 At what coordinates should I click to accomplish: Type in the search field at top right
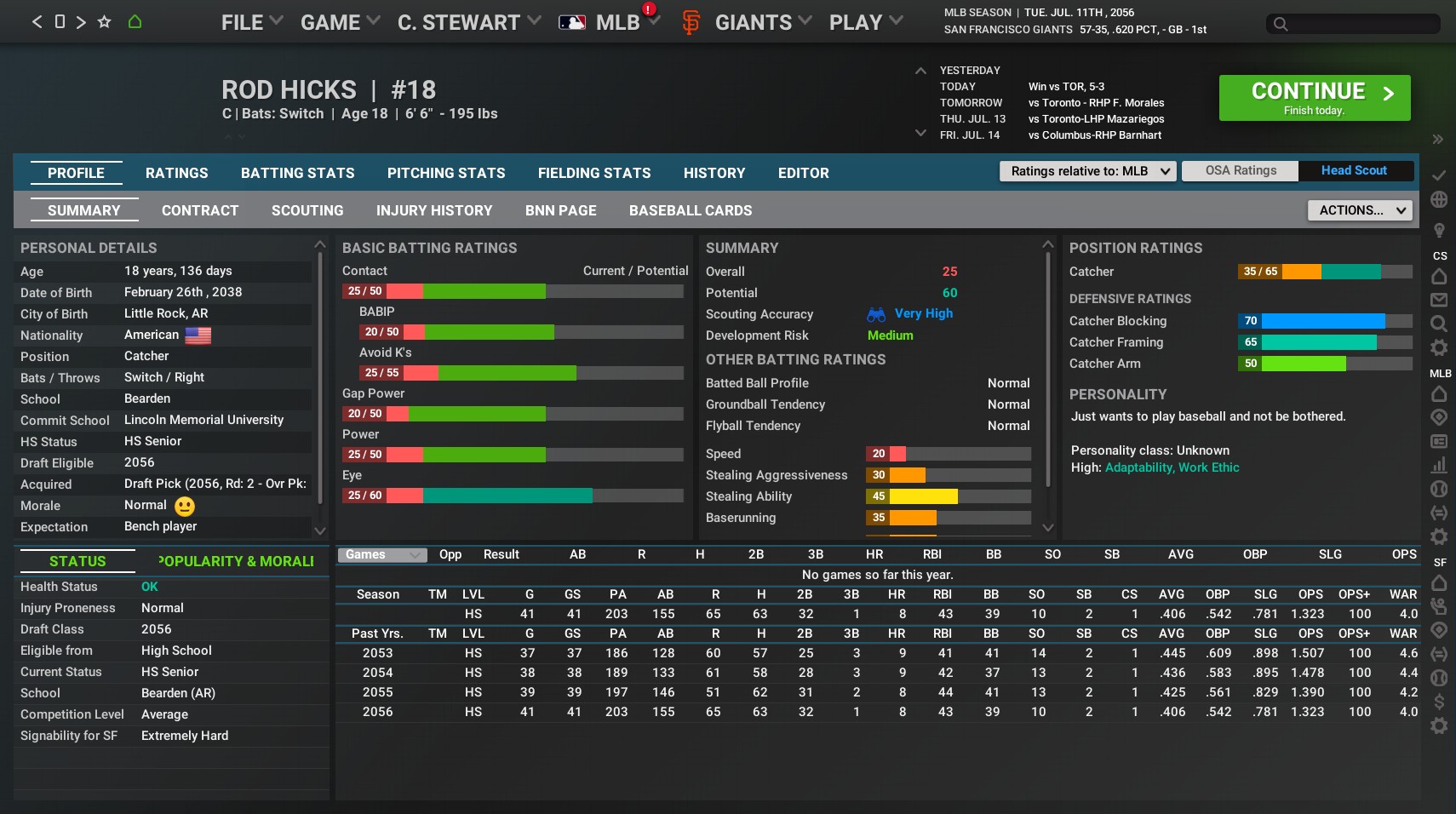point(1354,23)
